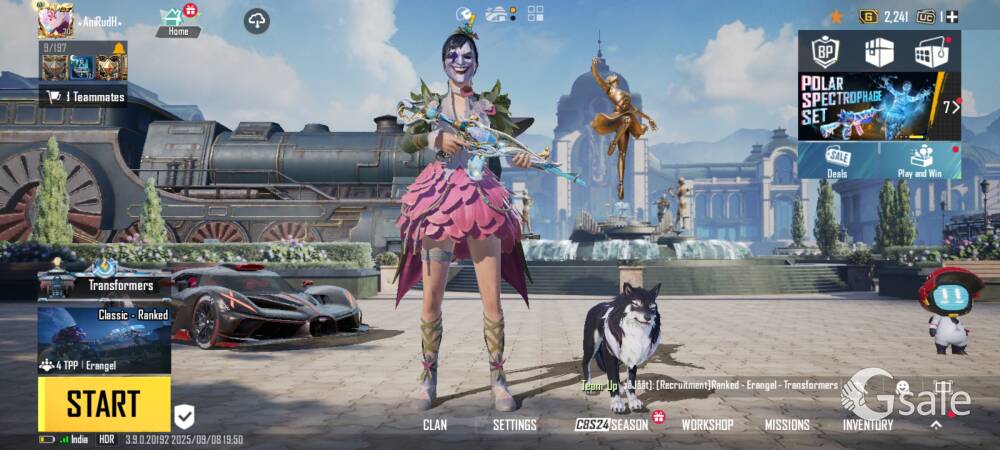Image resolution: width=1000 pixels, height=450 pixels.
Task: Go to the Workshop
Action: pyautogui.click(x=707, y=425)
